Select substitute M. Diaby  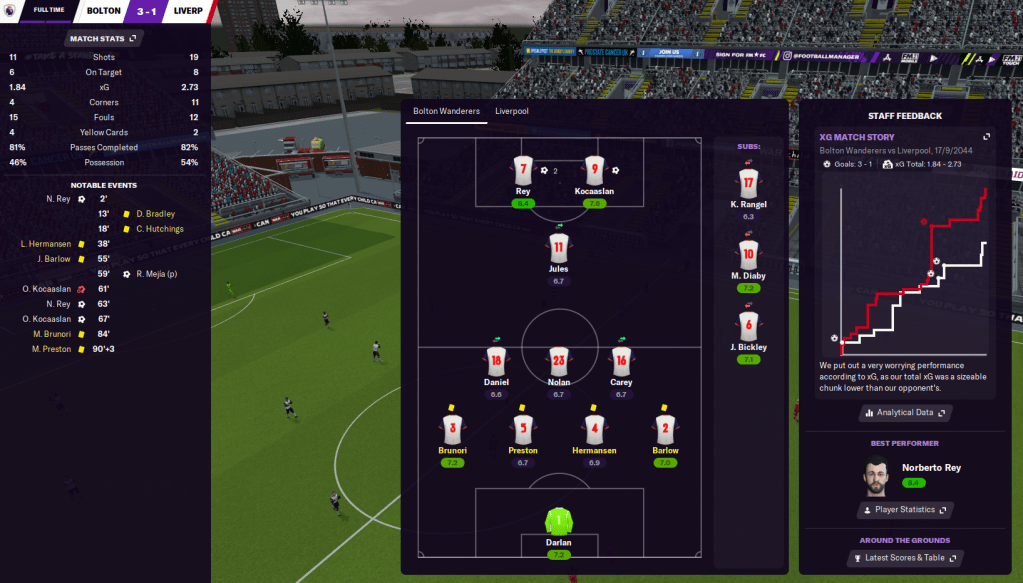point(748,254)
